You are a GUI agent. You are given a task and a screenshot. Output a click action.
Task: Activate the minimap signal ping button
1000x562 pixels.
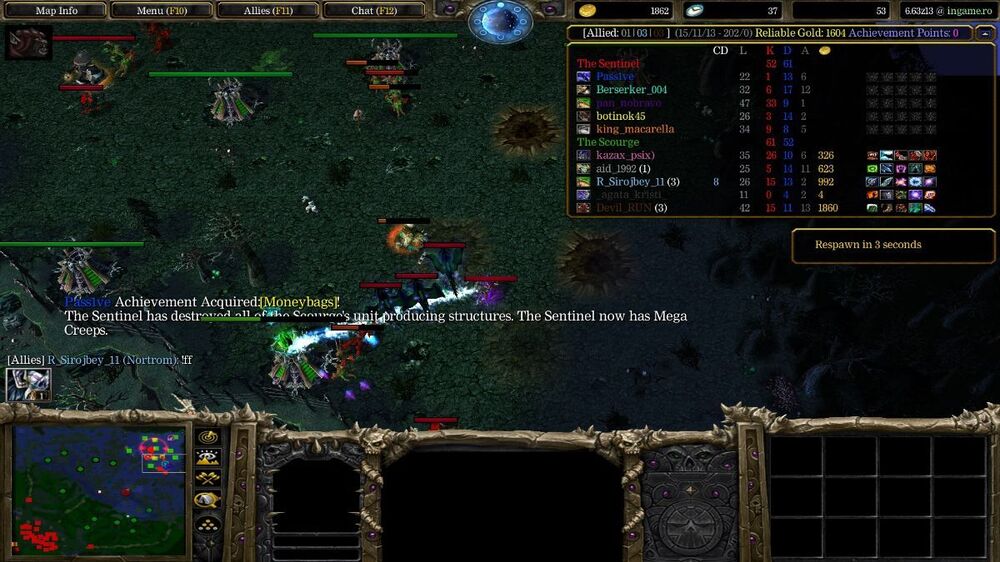pyautogui.click(x=208, y=437)
